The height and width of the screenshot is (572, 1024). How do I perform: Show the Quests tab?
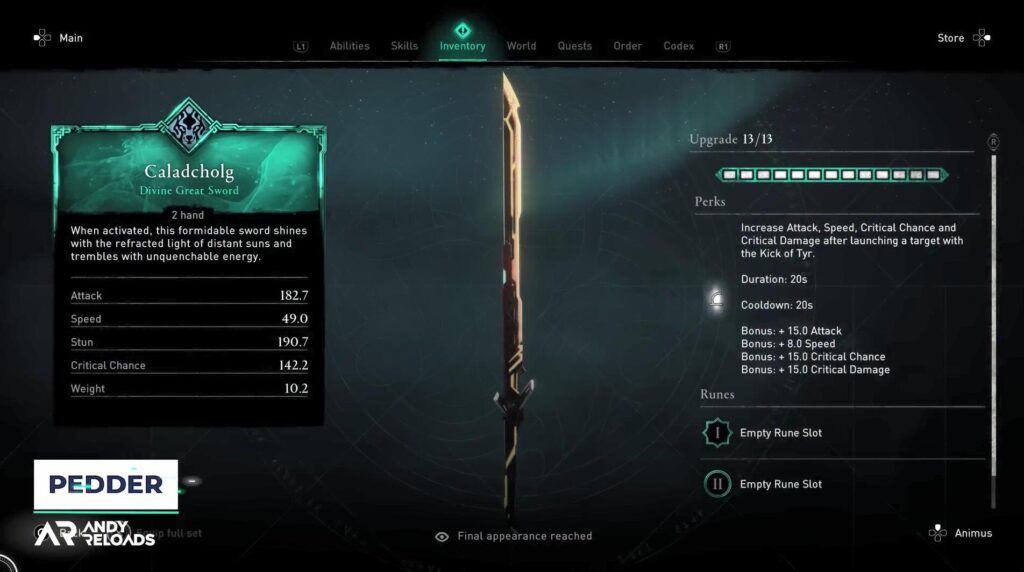[x=574, y=46]
